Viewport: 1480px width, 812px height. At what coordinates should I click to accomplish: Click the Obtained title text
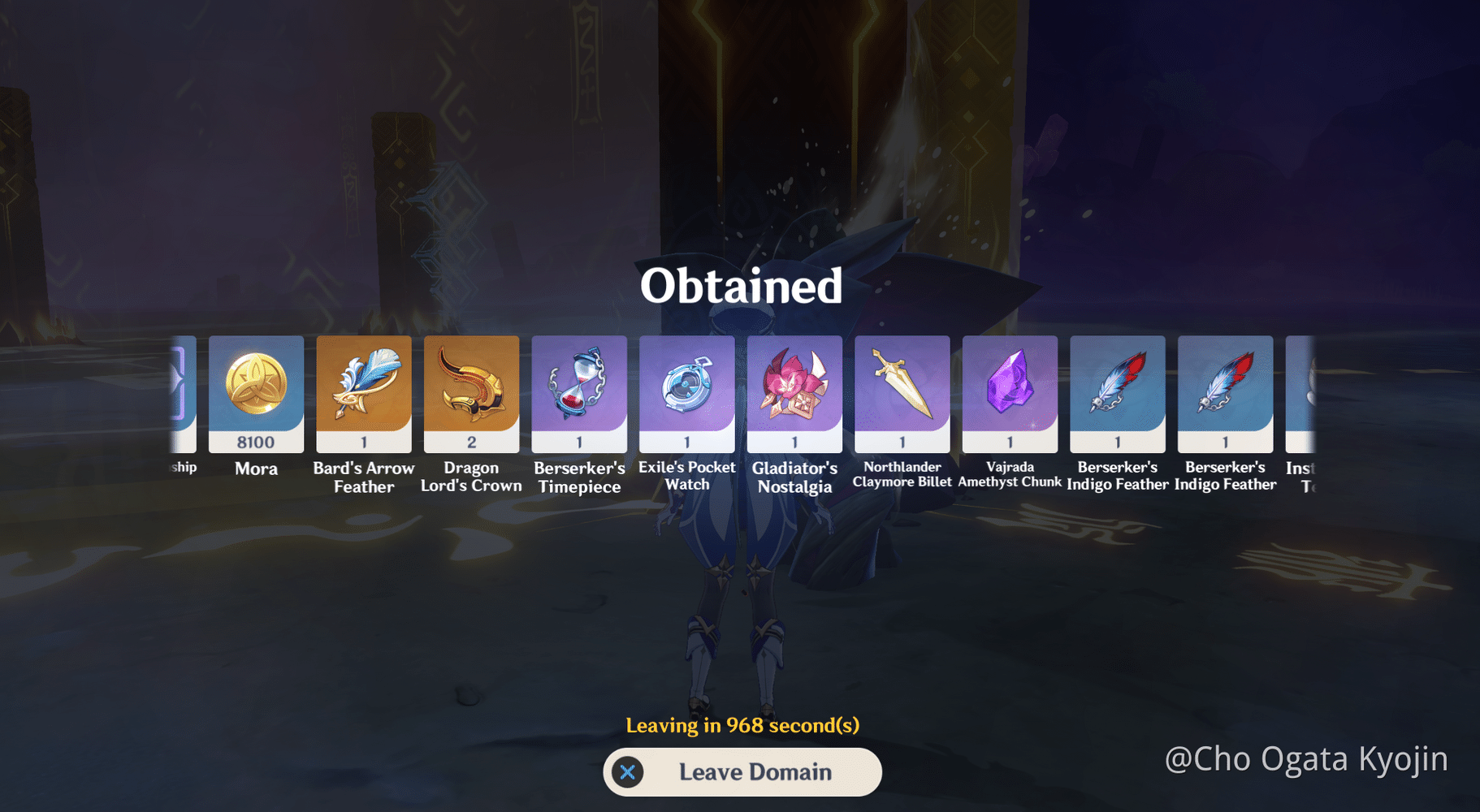coord(740,286)
